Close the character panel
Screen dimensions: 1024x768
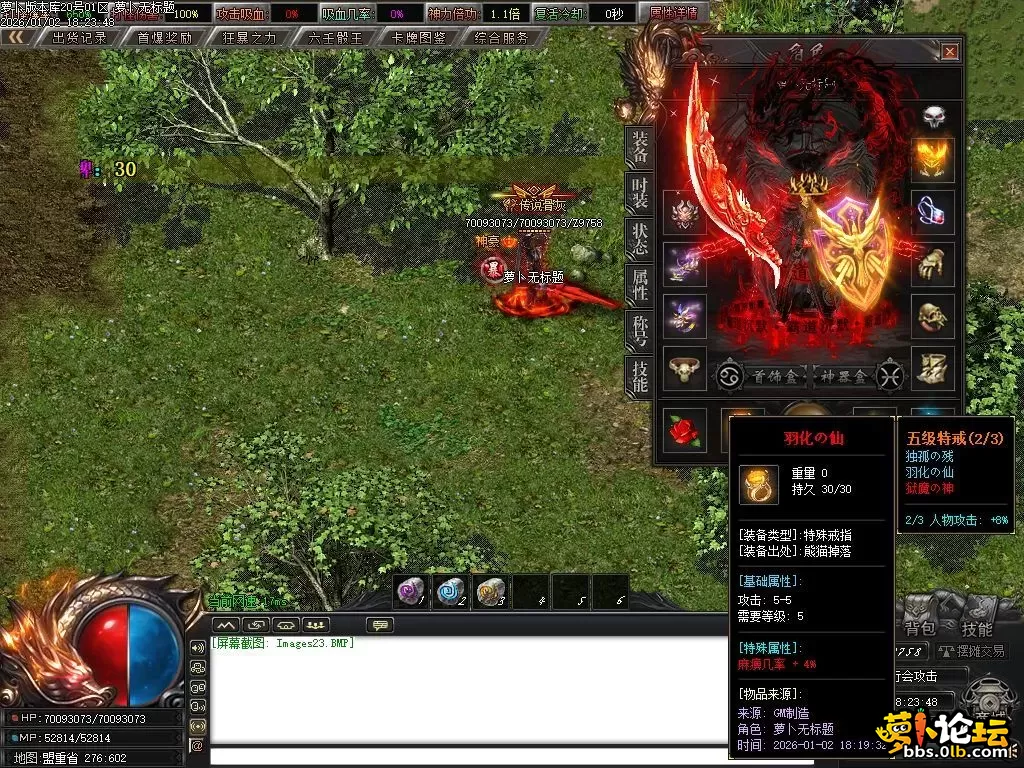pyautogui.click(x=949, y=52)
